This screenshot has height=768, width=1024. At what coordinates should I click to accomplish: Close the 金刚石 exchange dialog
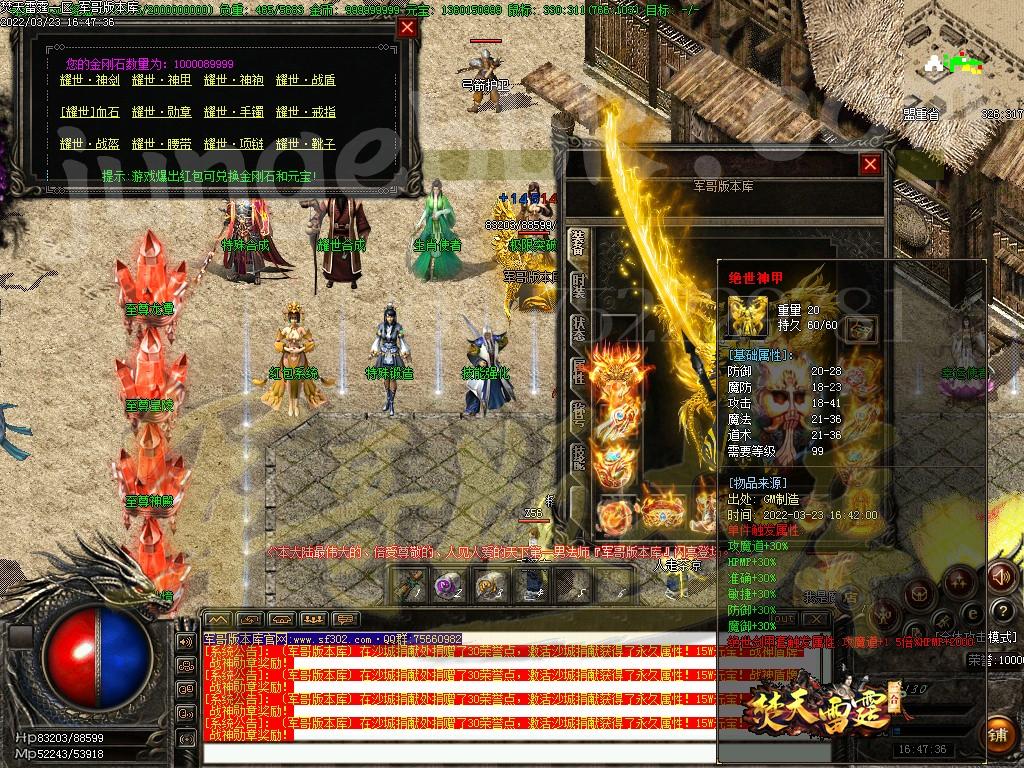click(406, 28)
